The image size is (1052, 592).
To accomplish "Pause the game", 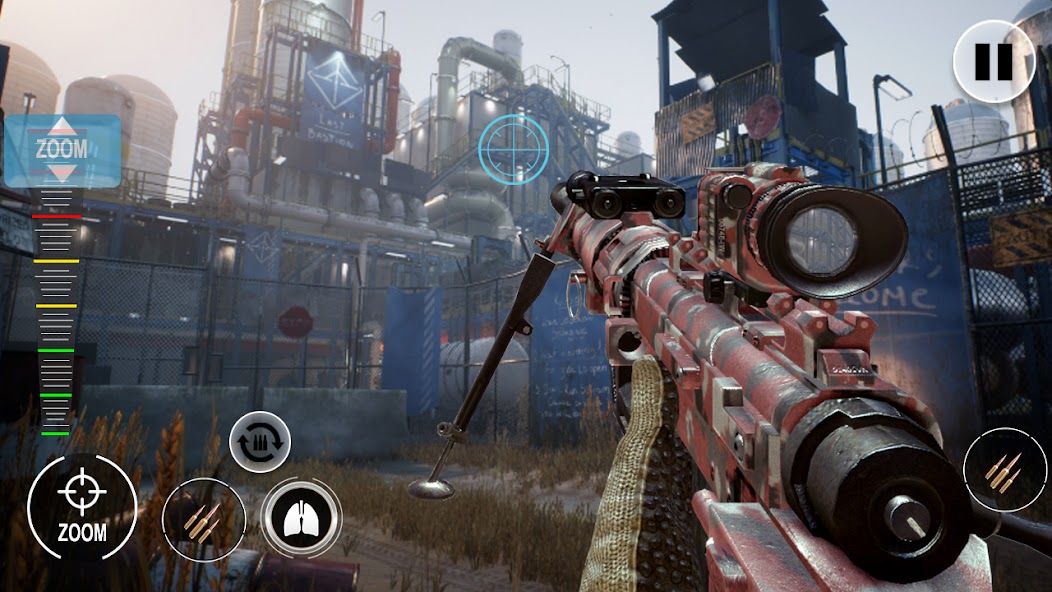I will pyautogui.click(x=993, y=62).
